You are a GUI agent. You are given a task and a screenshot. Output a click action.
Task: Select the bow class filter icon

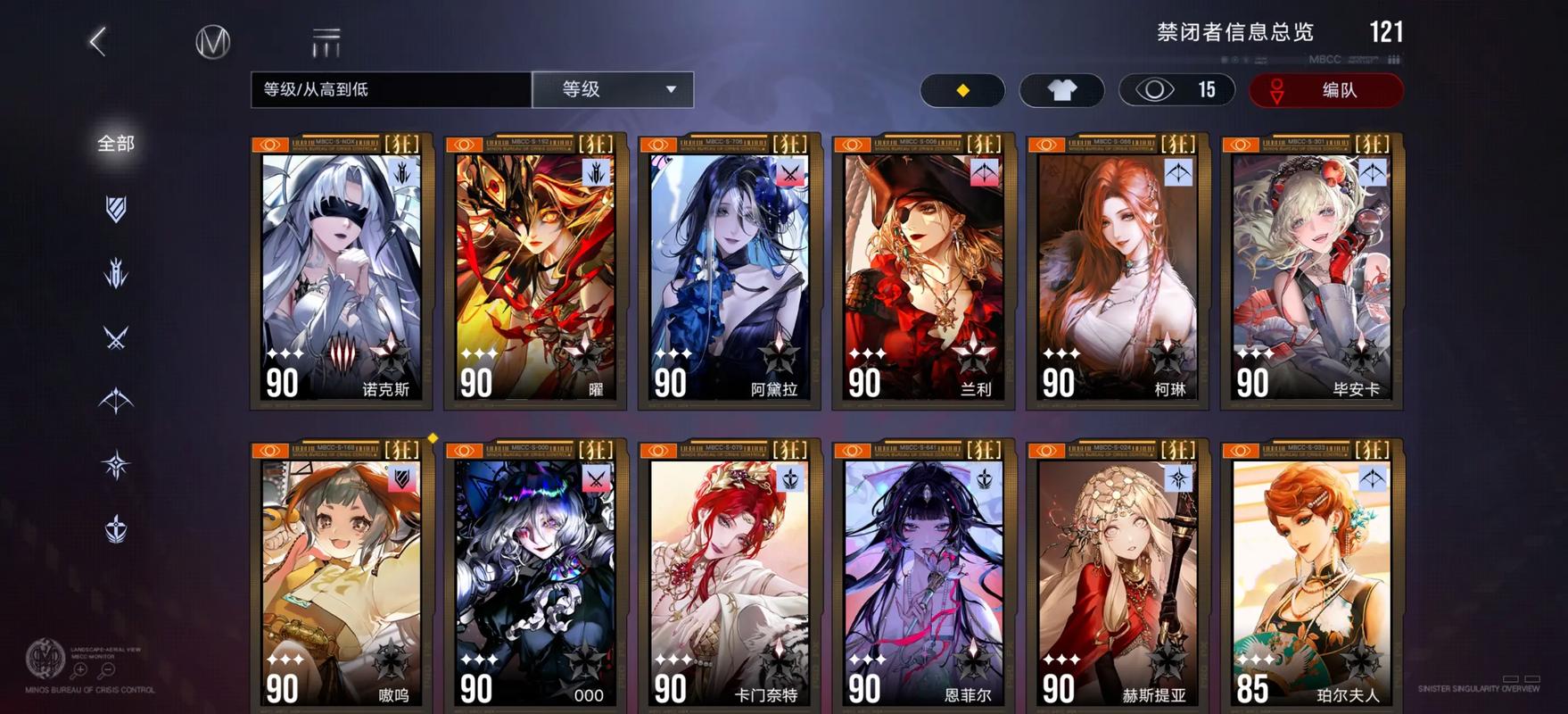[114, 402]
